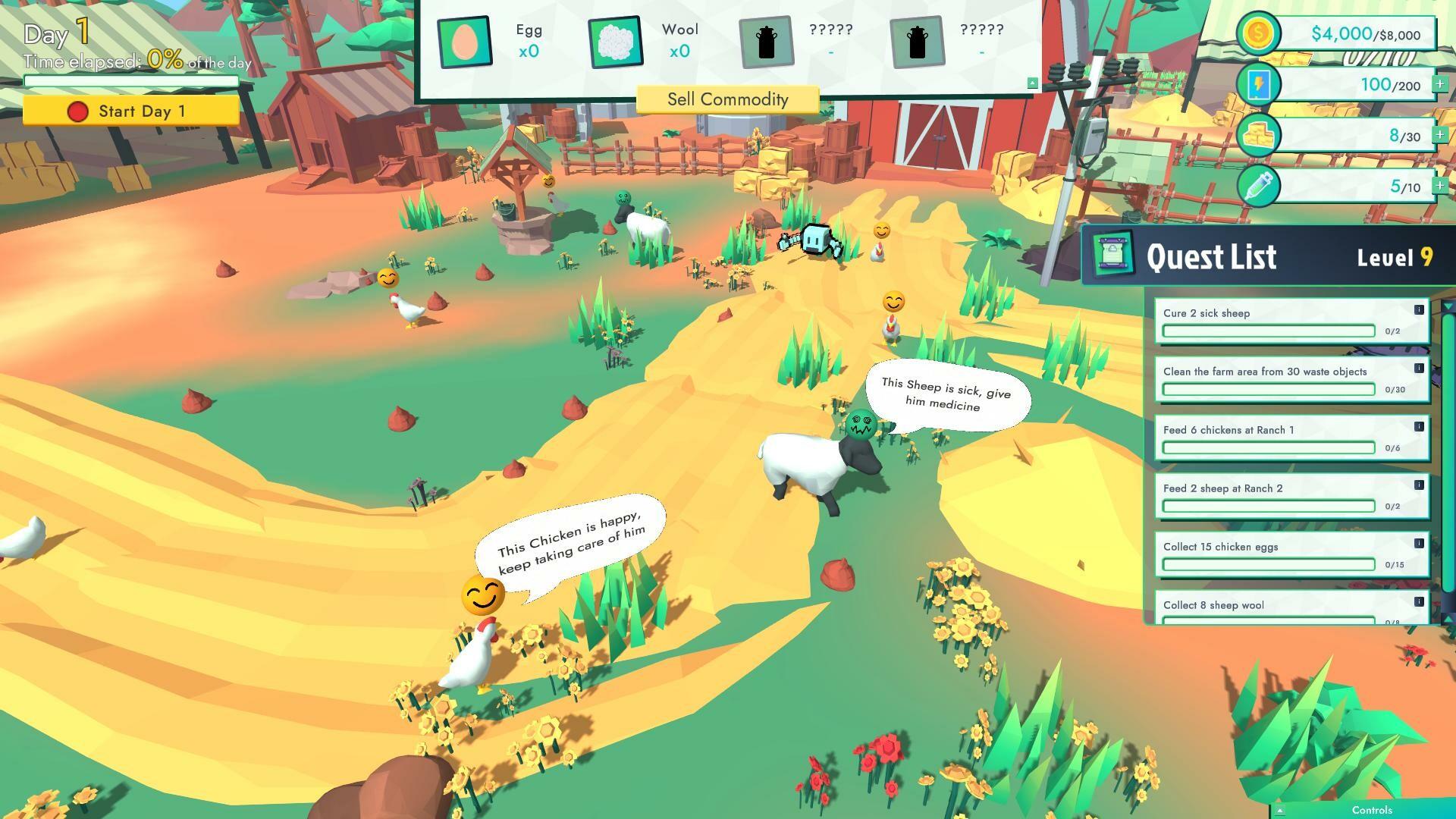This screenshot has height=819, width=1456.
Task: Click the plus next to medicine counter
Action: 1439,184
